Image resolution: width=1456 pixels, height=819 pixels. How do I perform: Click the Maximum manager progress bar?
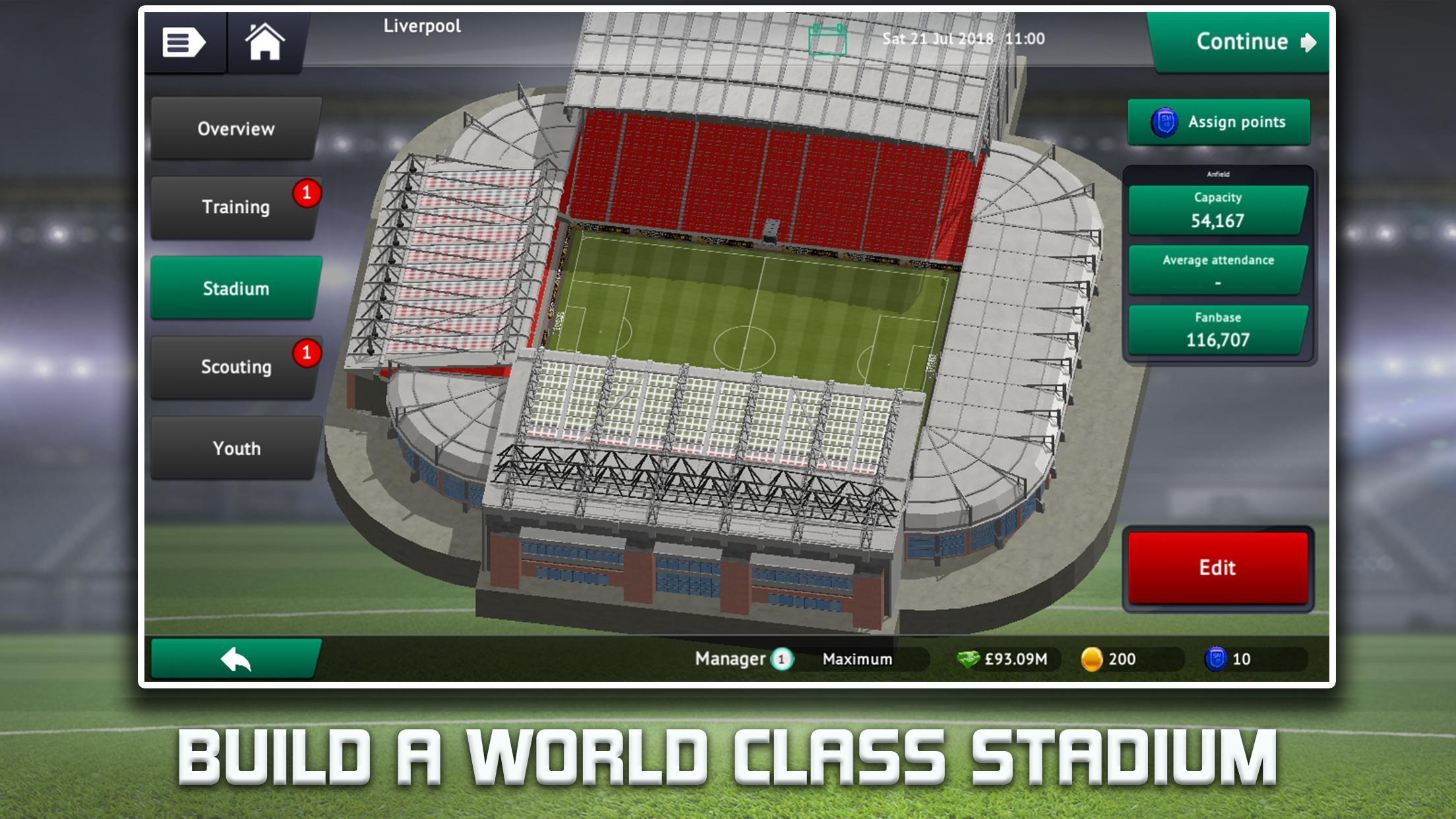857,658
